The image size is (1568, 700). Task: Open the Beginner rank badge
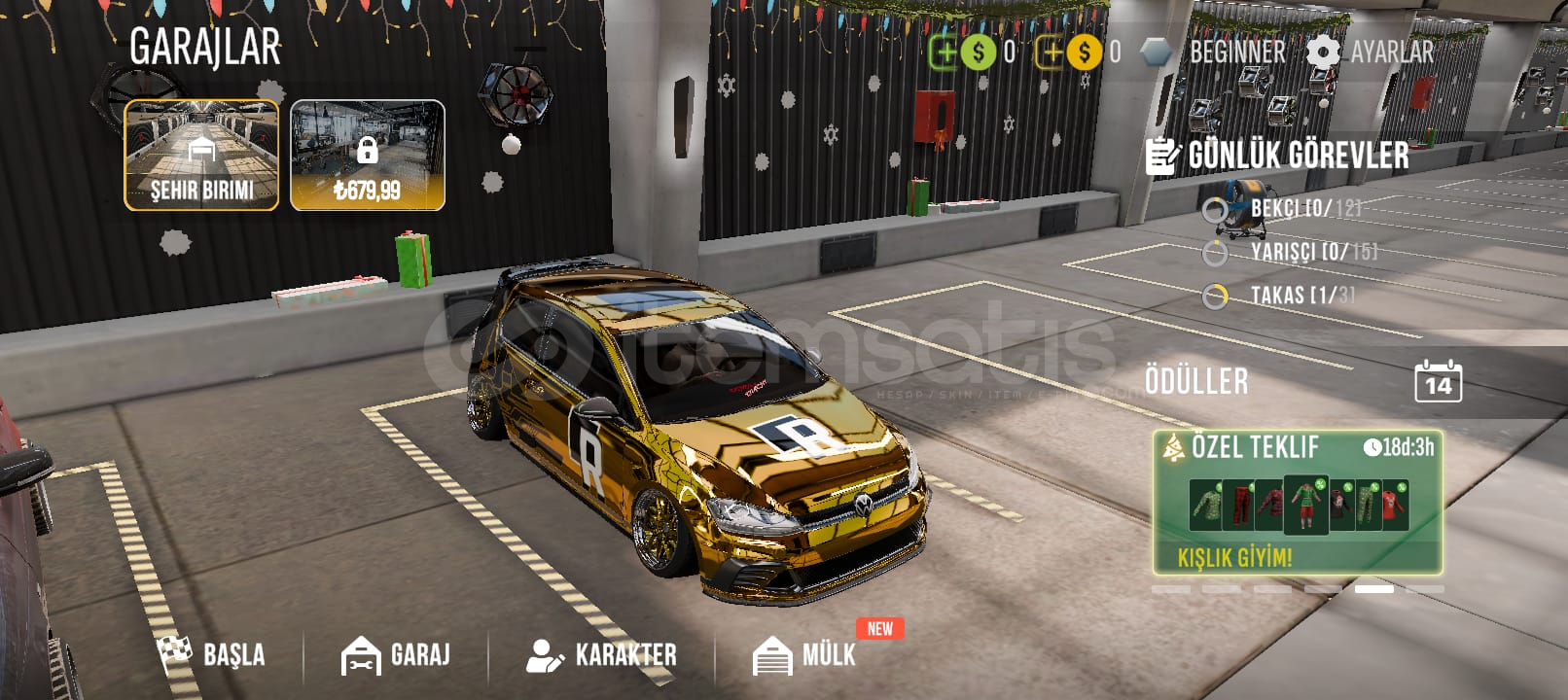[x=1214, y=52]
